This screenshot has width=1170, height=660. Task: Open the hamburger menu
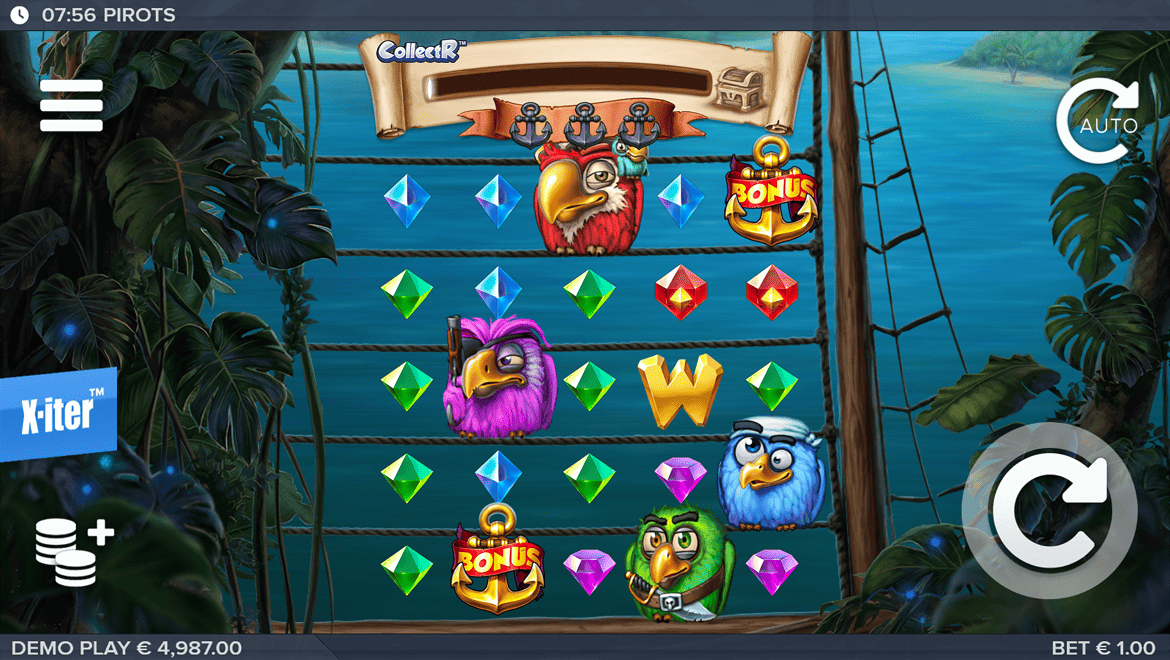[71, 105]
